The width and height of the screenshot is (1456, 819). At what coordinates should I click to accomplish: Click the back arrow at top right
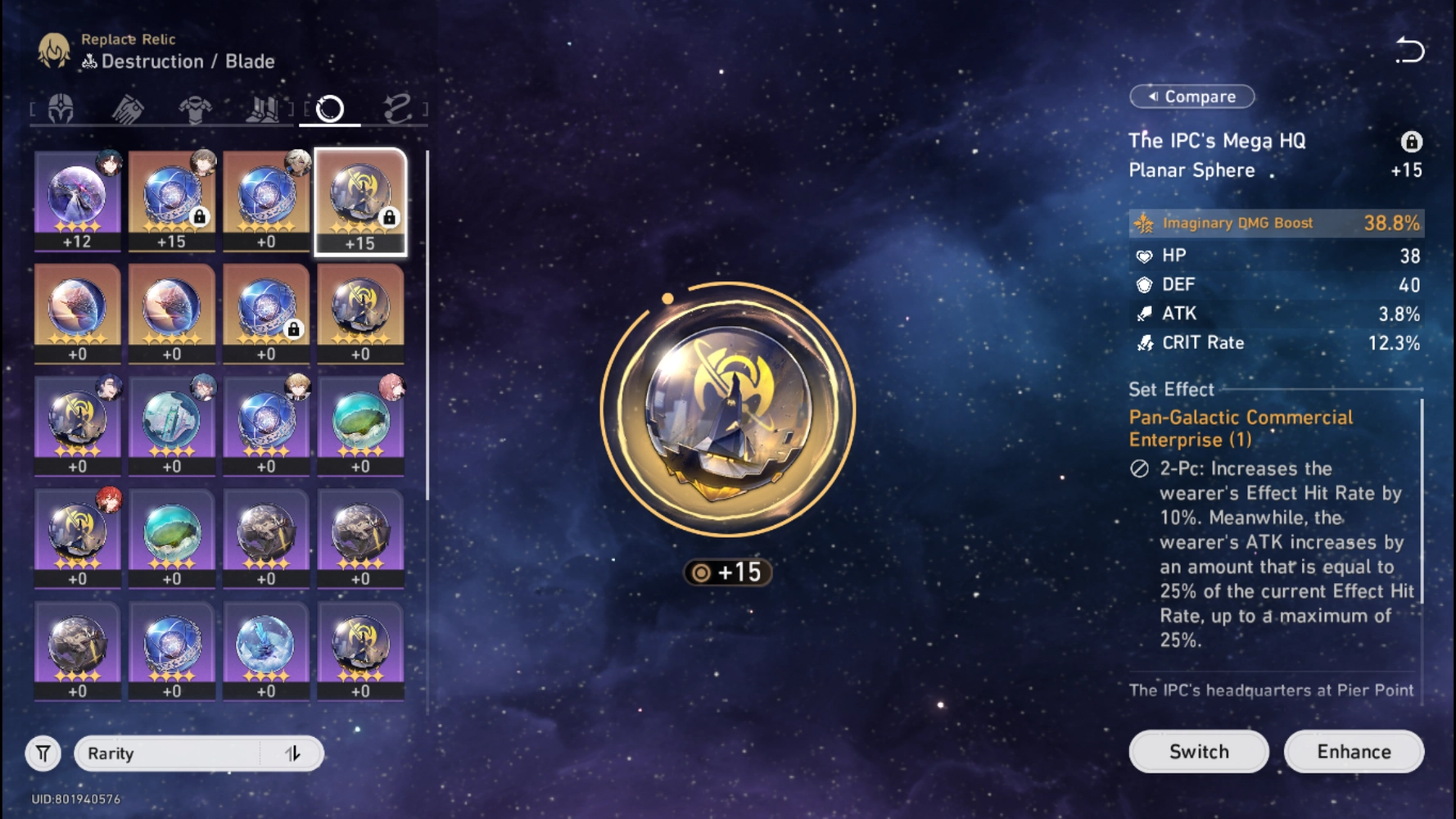point(1411,50)
